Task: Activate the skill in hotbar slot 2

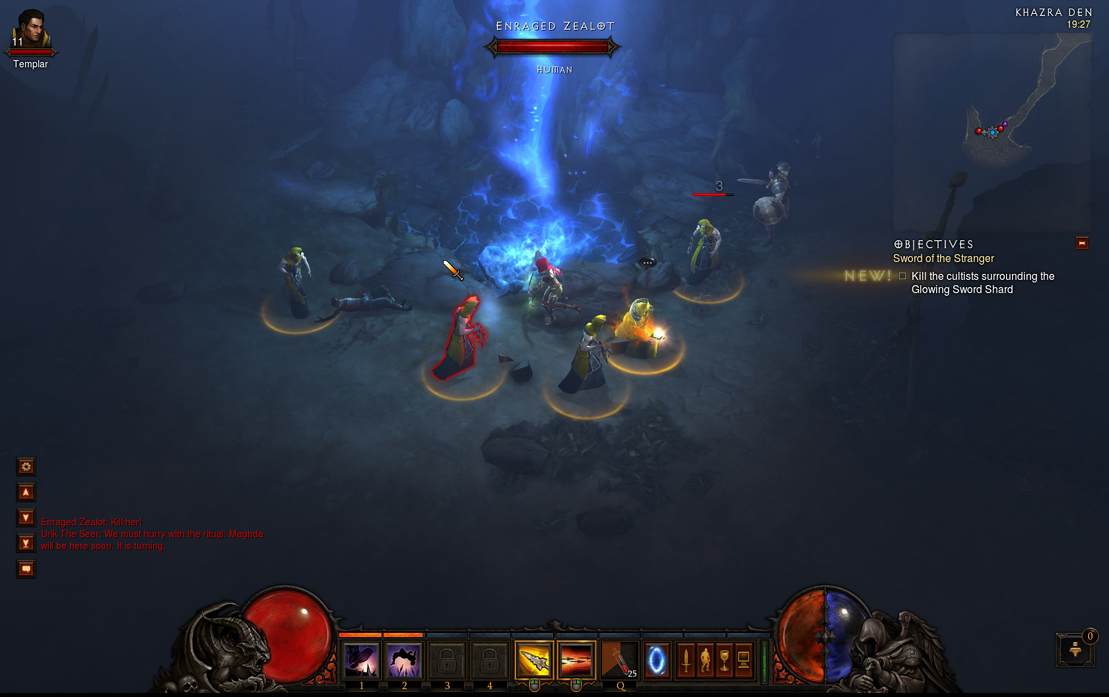Action: 404,660
